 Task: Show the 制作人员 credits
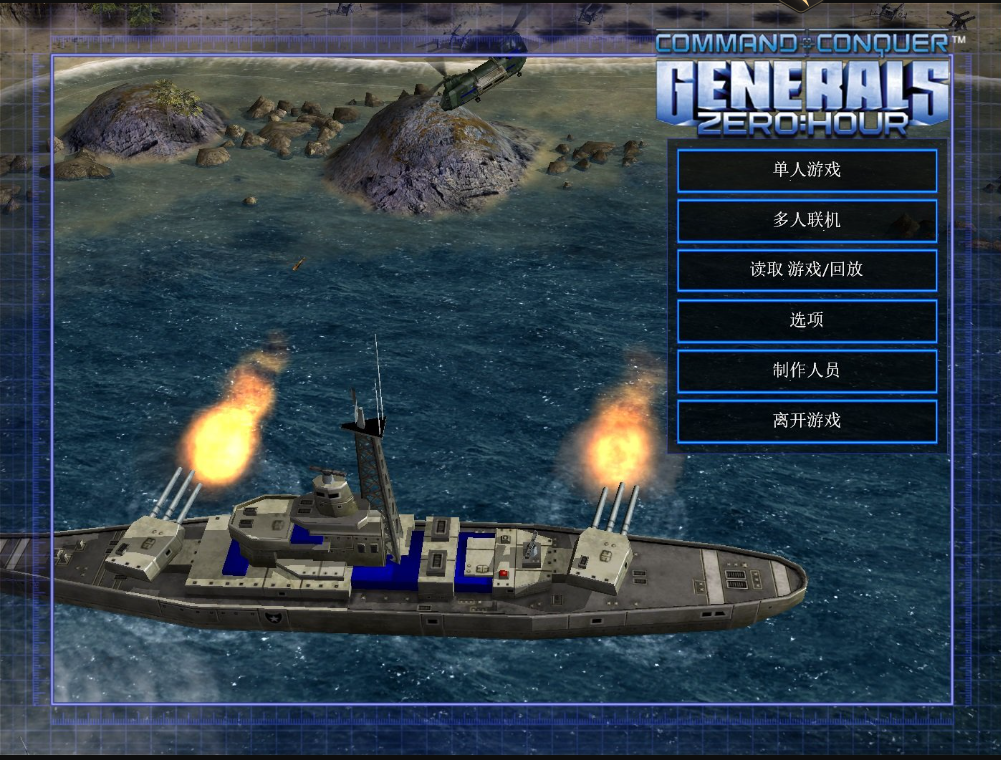[x=807, y=370]
